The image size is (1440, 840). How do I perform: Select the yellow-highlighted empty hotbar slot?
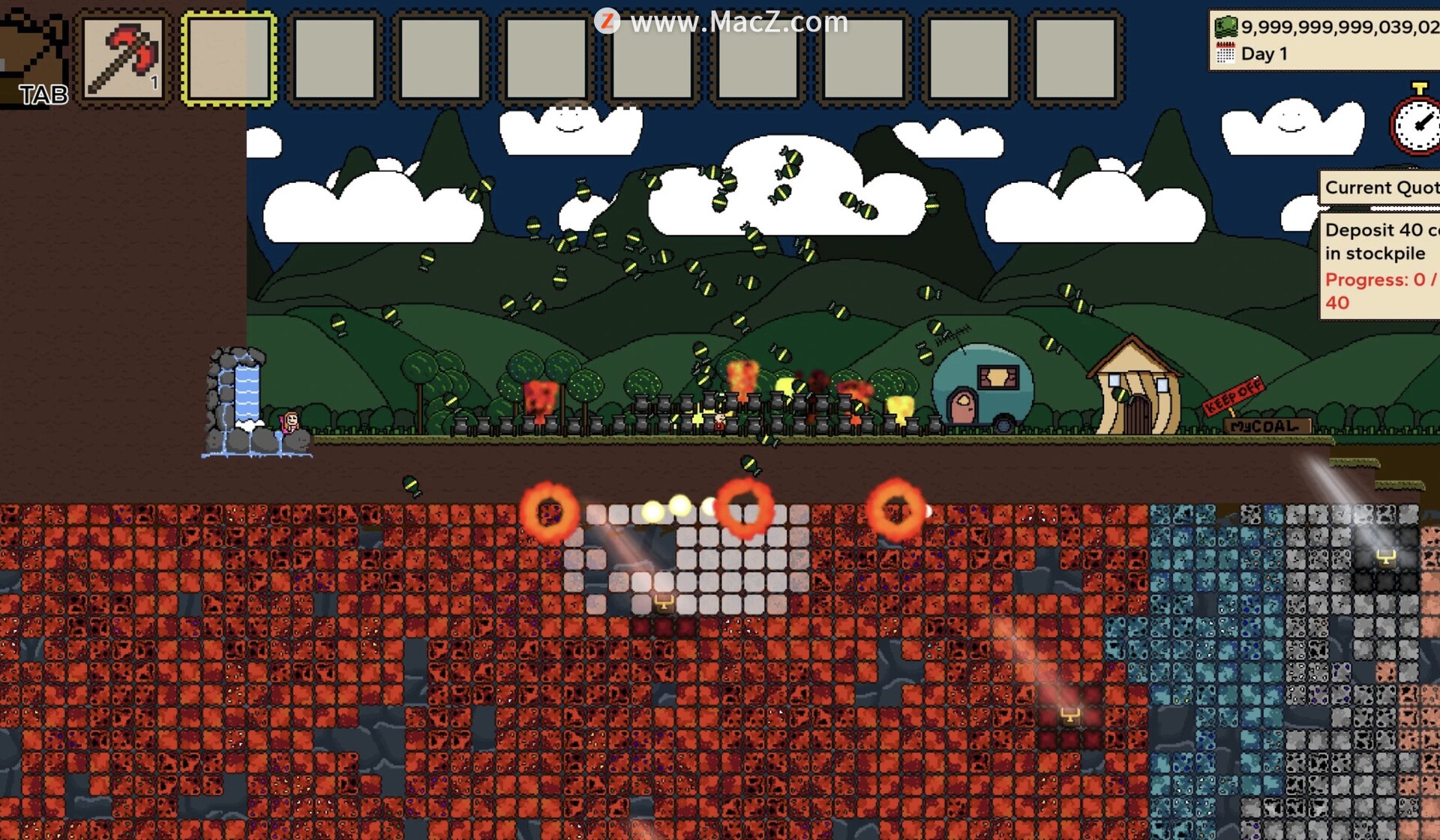pos(229,58)
